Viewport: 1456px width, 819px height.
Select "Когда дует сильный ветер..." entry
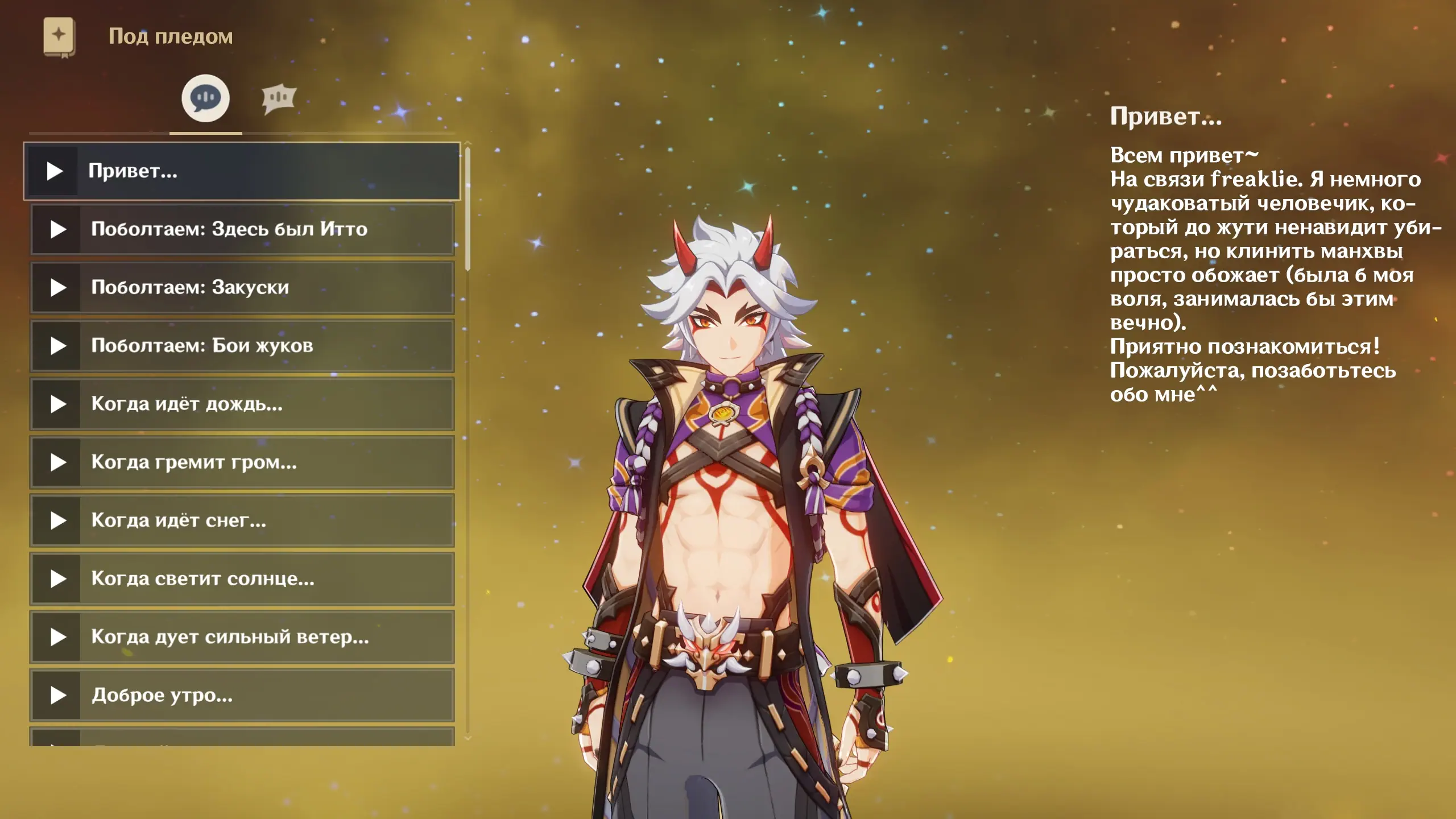tap(242, 637)
